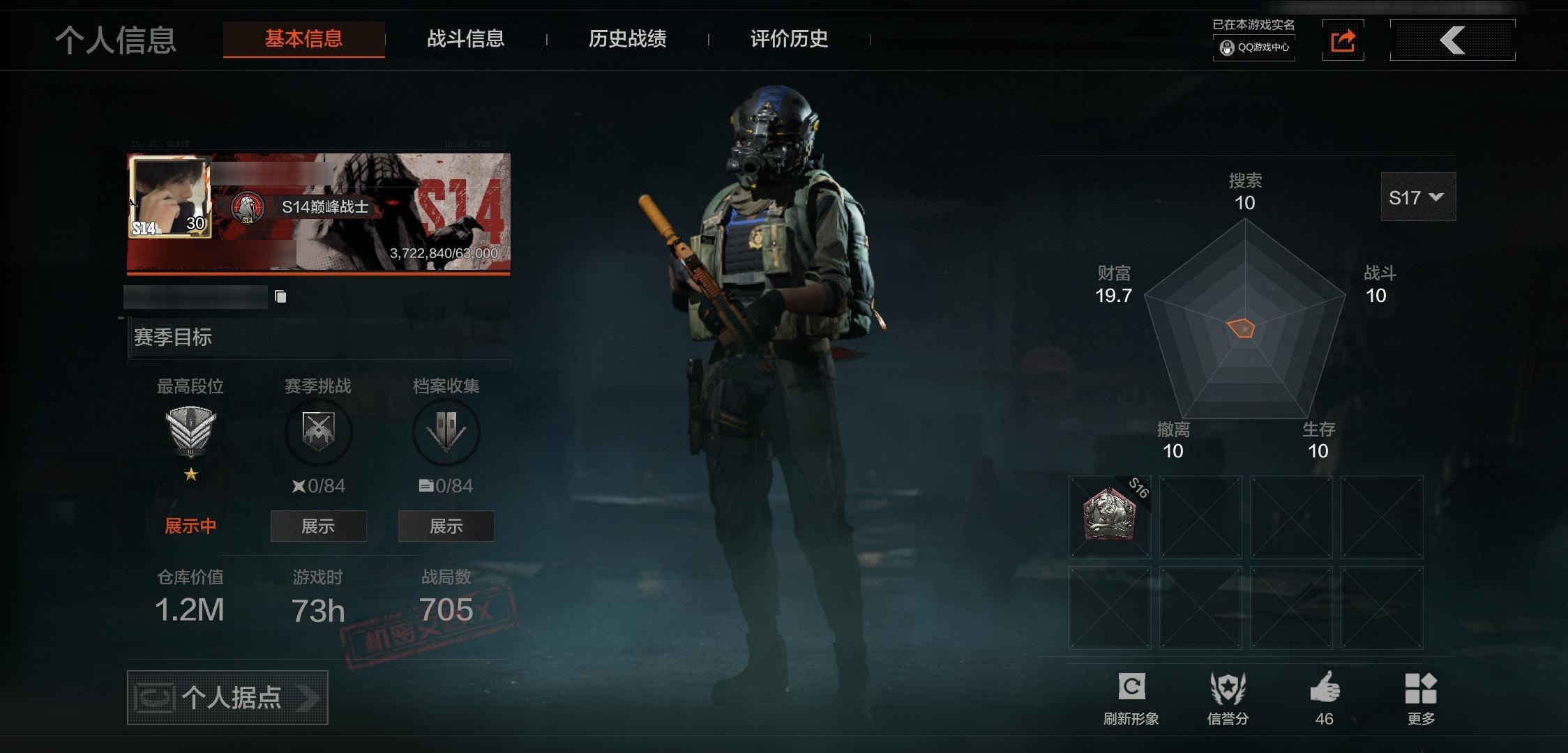Give a thumbs-up like
The height and width of the screenshot is (753, 1568).
(x=1324, y=689)
